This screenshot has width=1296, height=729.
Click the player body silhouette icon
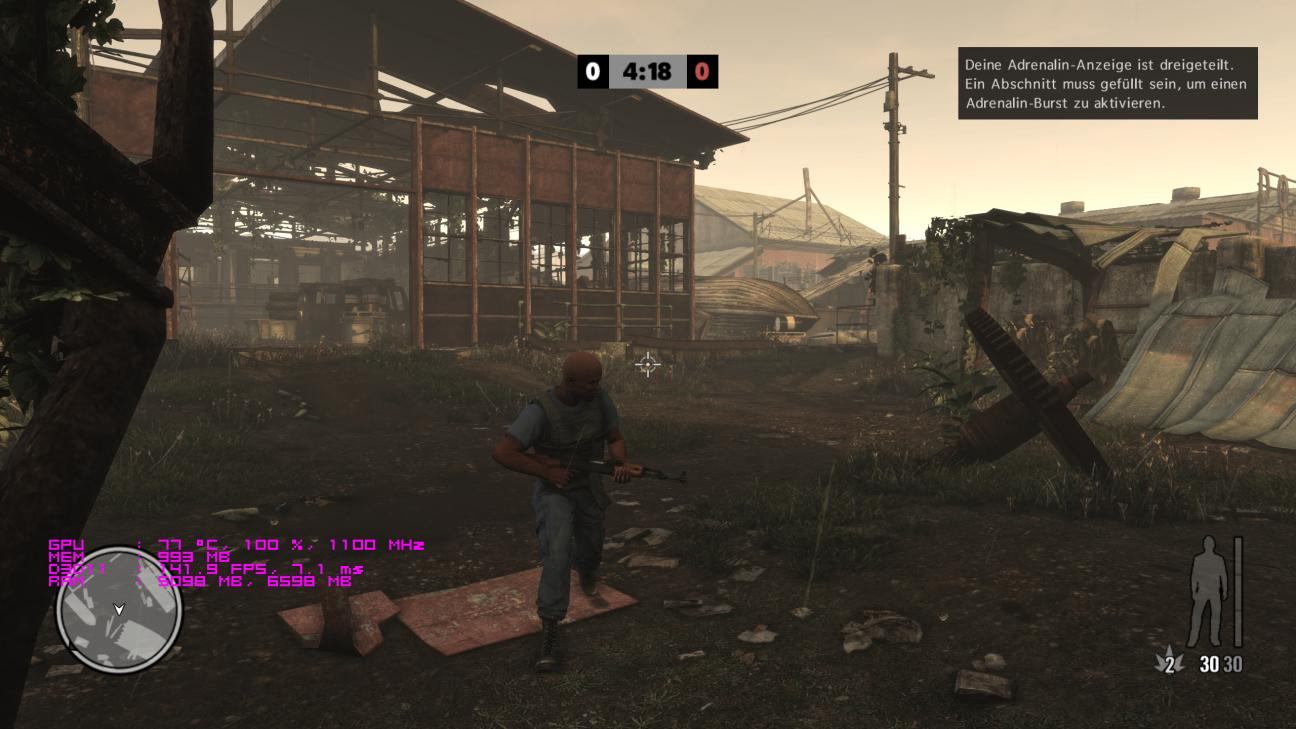click(1208, 592)
